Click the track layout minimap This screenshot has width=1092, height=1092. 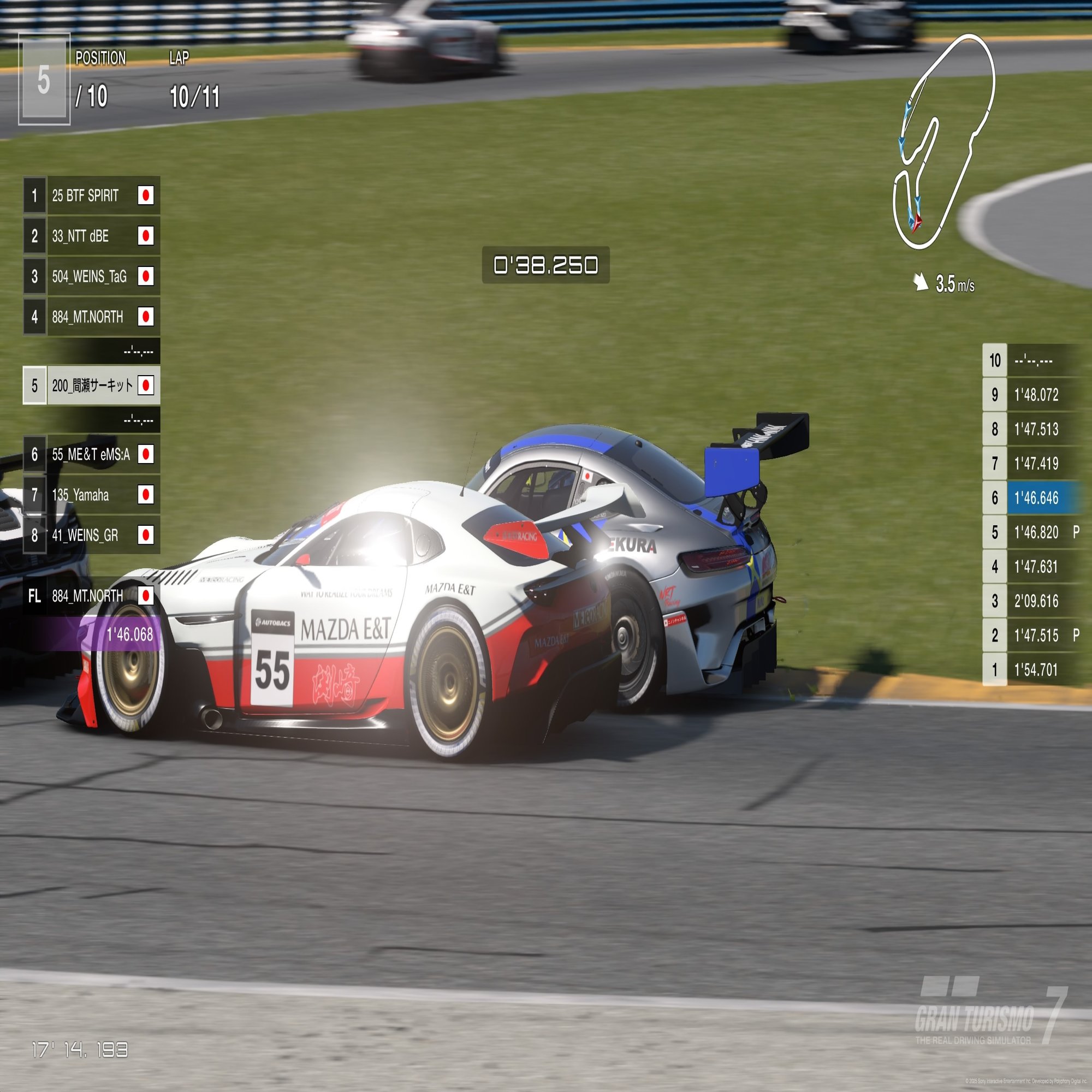(x=943, y=141)
